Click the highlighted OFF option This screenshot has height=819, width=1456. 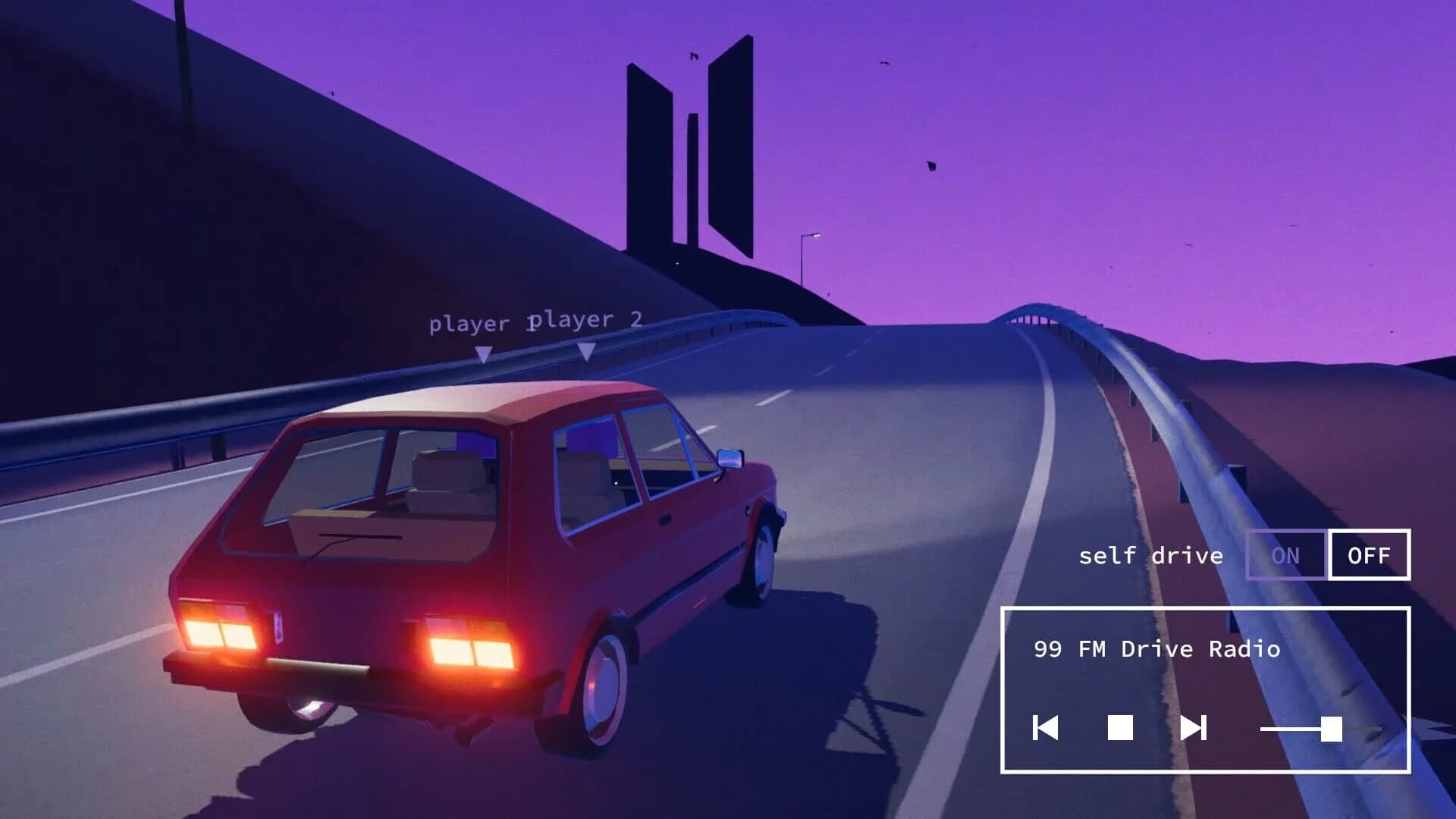coord(1369,556)
